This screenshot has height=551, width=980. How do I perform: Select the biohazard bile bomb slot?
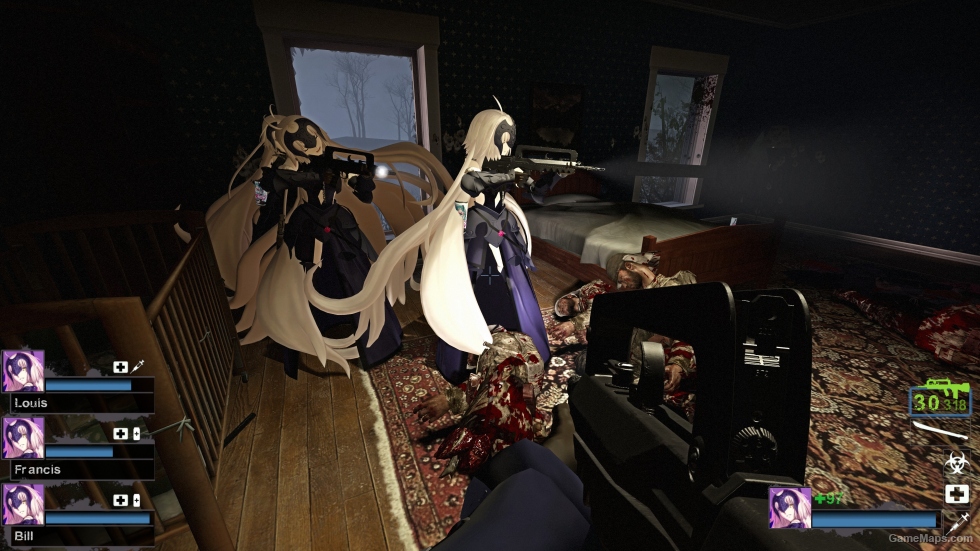[x=956, y=463]
